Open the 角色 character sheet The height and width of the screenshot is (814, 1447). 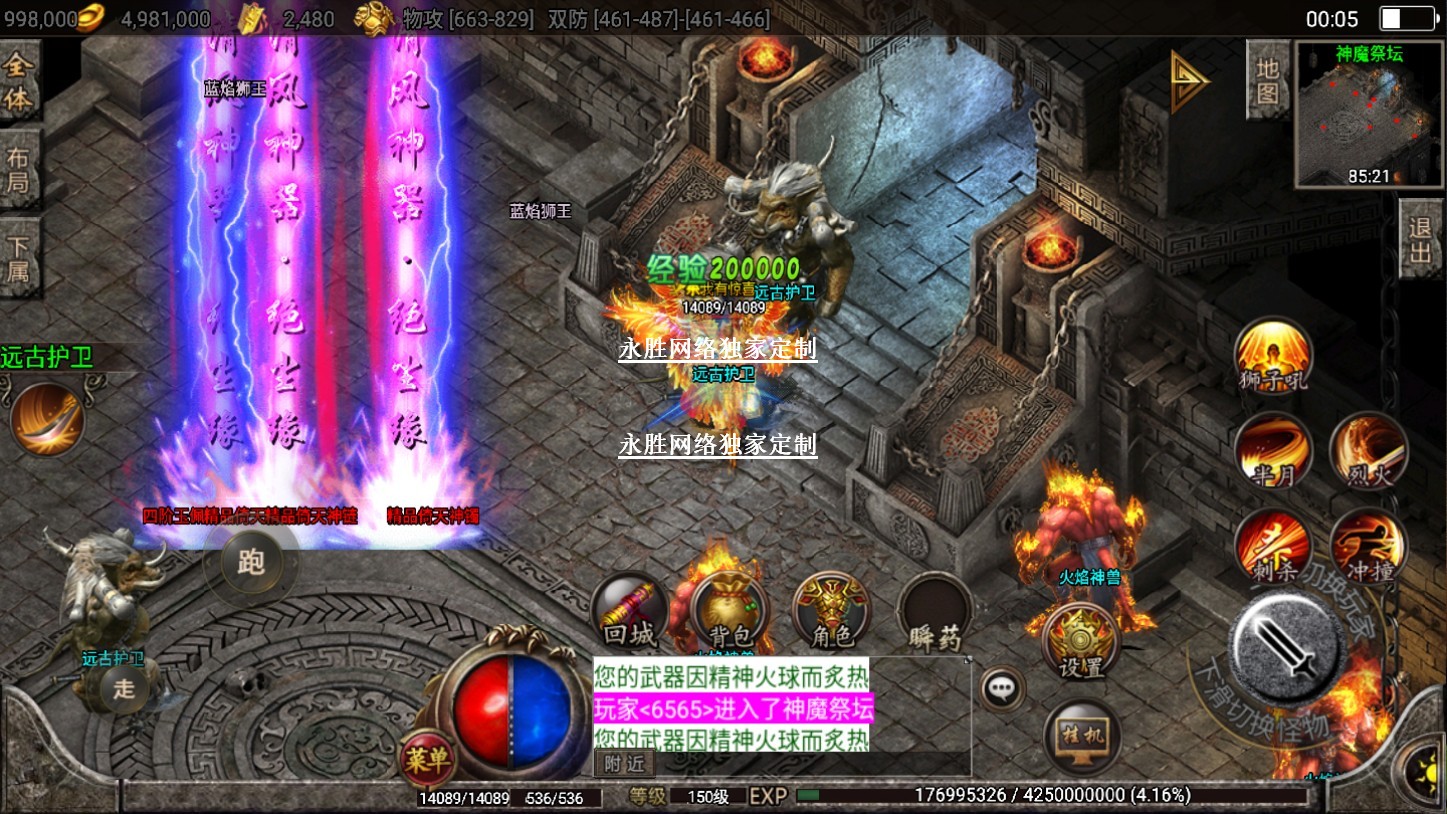pyautogui.click(x=831, y=612)
